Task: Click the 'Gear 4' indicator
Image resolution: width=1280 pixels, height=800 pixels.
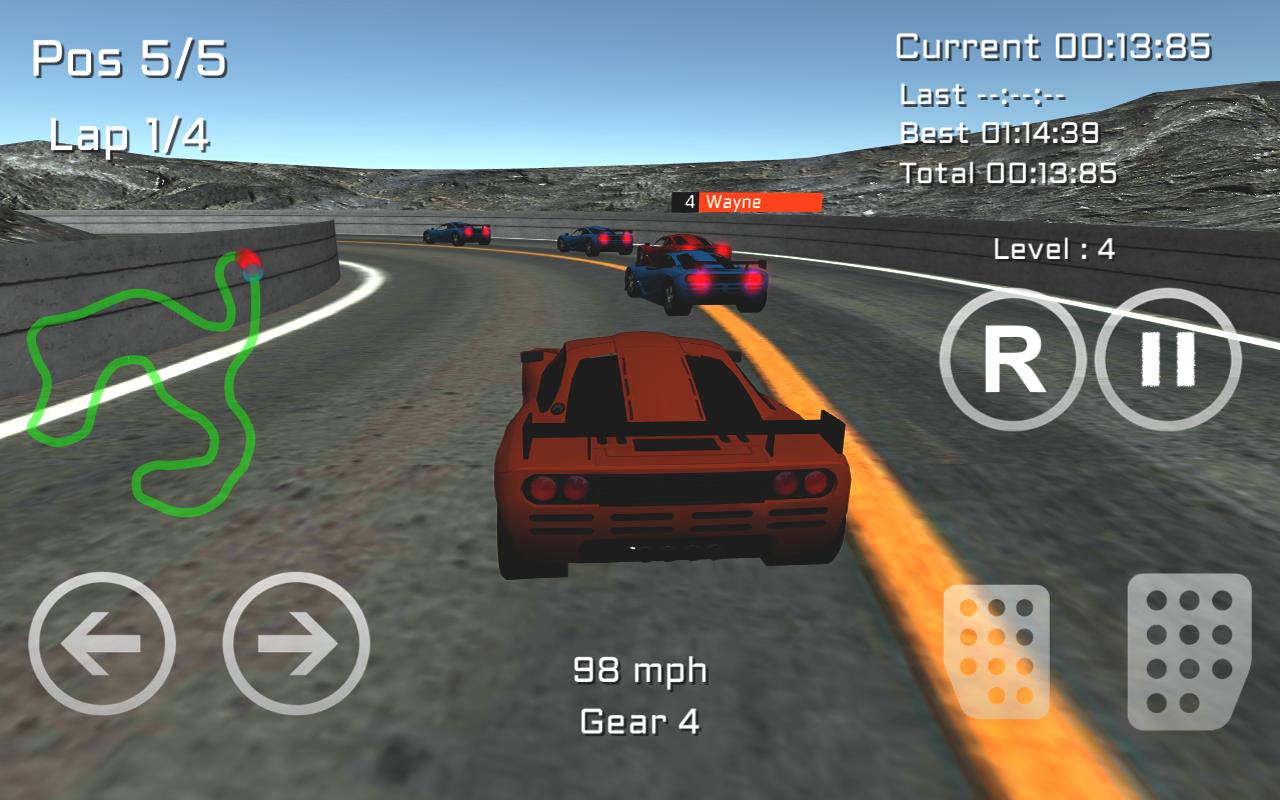Action: [640, 723]
